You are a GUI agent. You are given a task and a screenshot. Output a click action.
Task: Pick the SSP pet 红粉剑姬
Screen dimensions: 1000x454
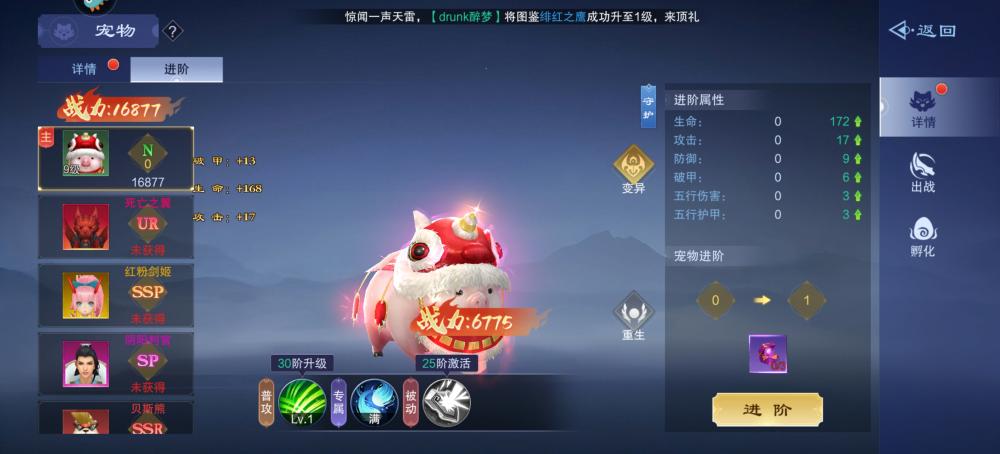tap(116, 295)
